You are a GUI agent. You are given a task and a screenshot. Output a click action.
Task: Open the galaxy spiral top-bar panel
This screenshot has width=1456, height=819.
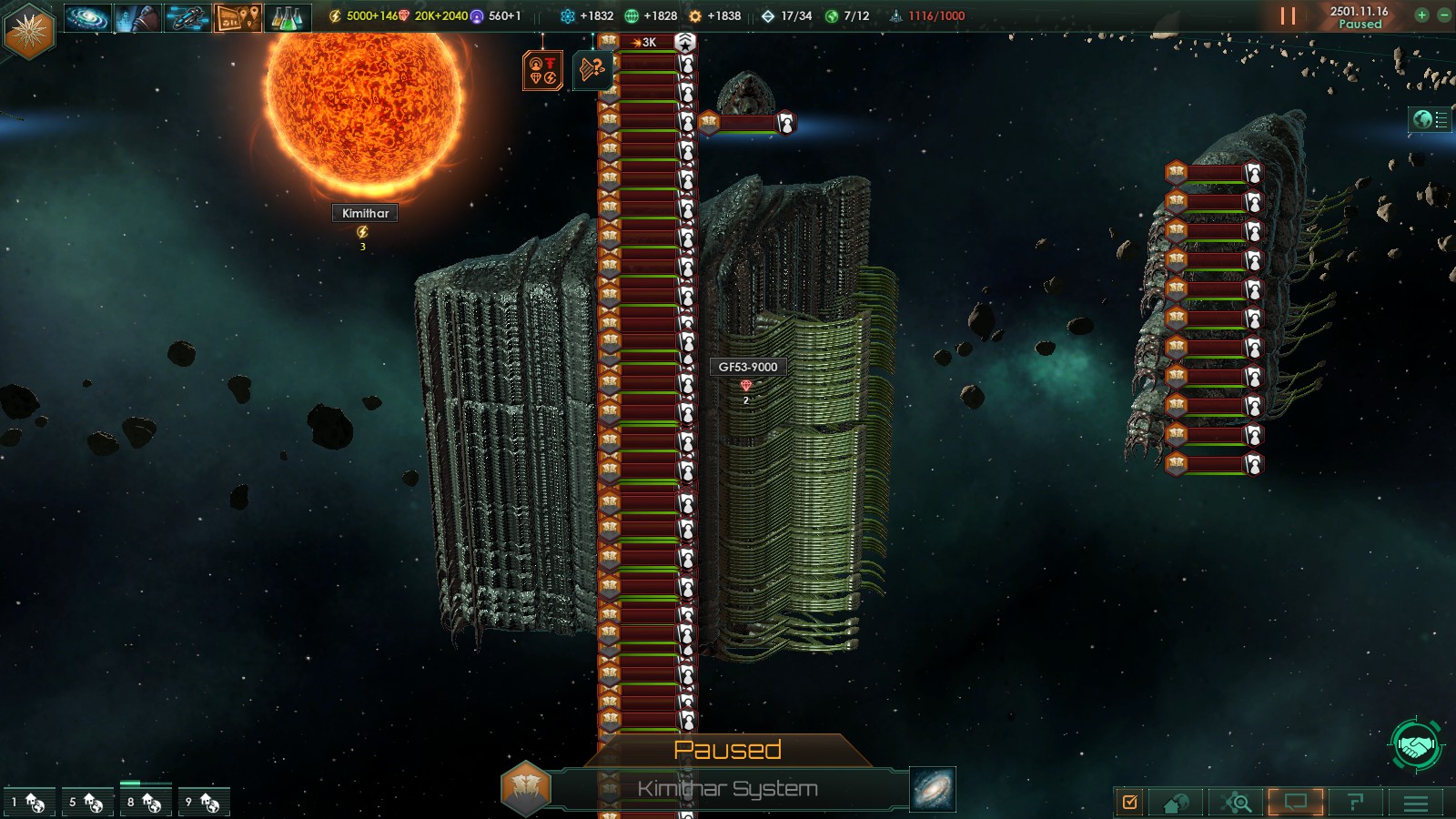click(87, 17)
